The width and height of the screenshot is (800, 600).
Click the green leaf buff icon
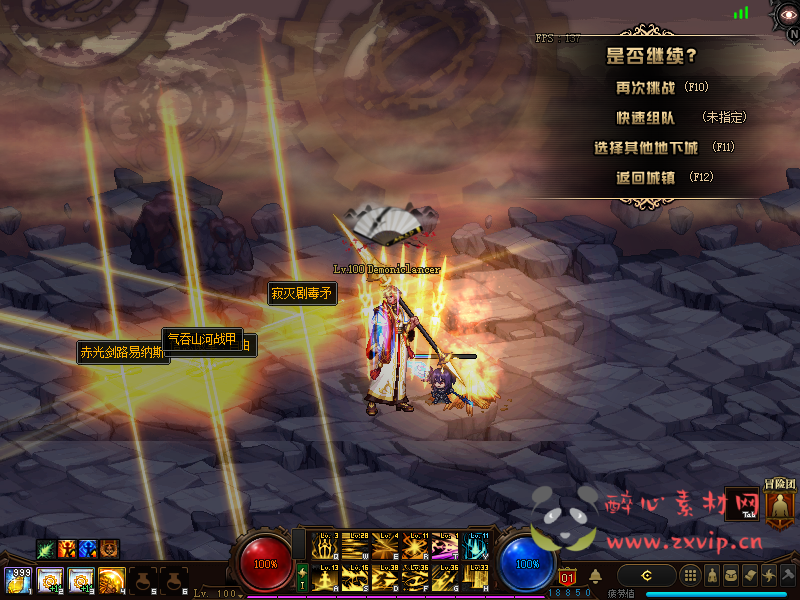point(46,548)
